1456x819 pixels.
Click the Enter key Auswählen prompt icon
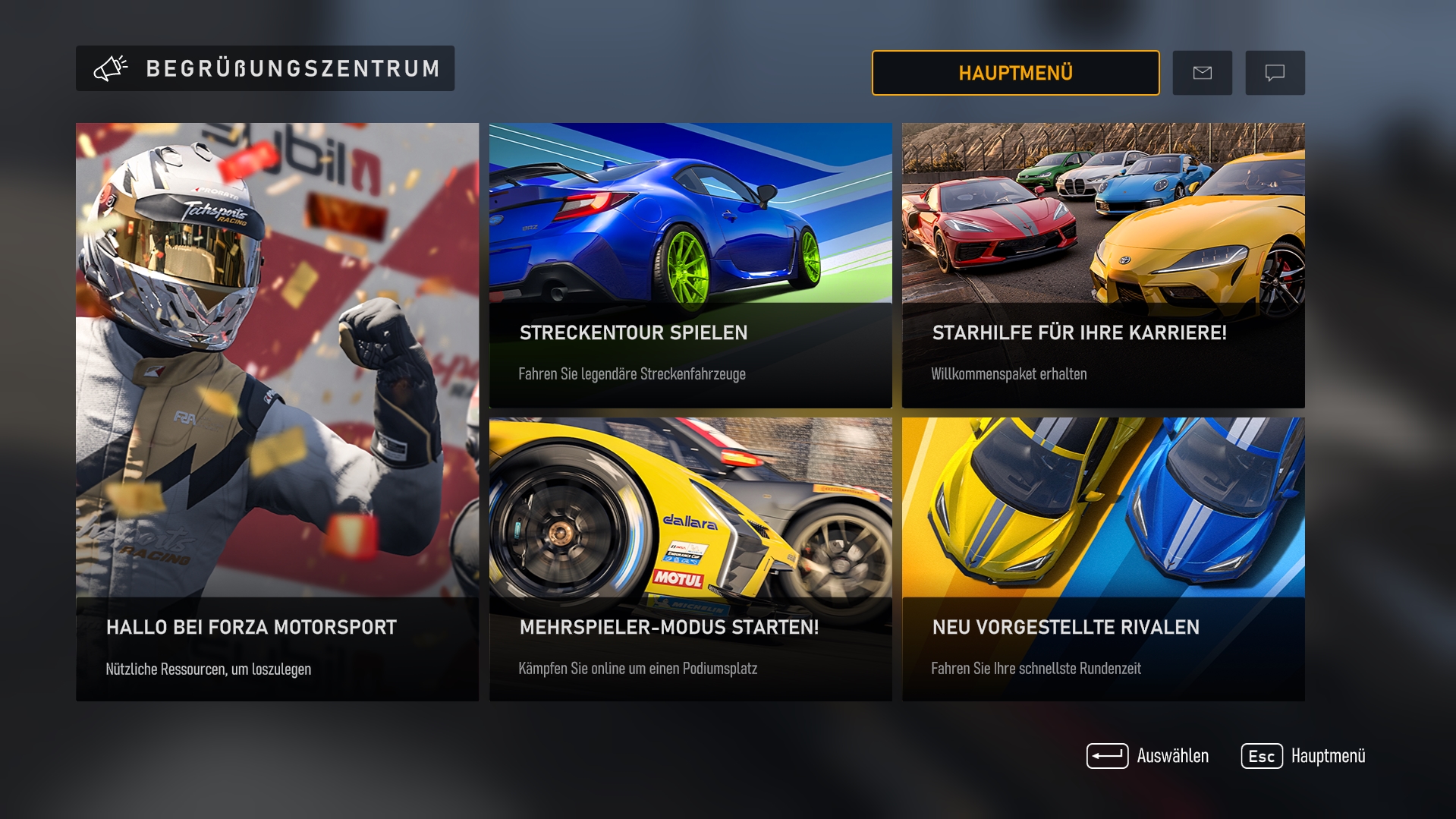[1108, 755]
